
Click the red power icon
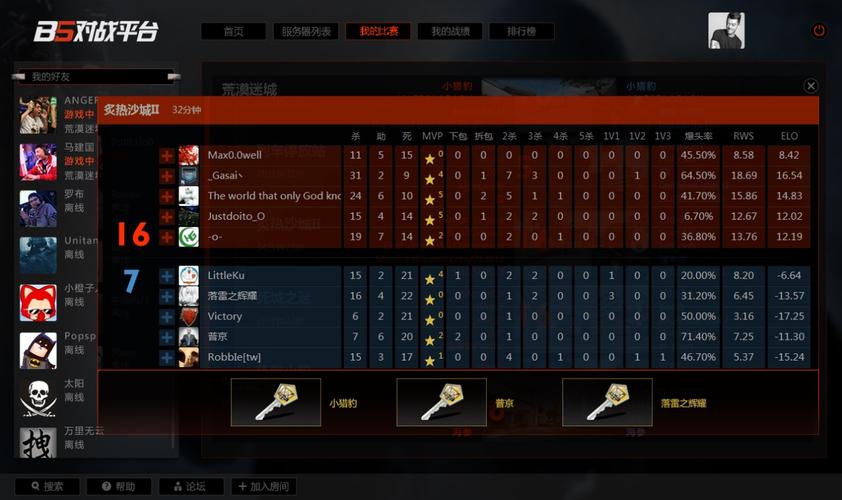pyautogui.click(x=819, y=31)
